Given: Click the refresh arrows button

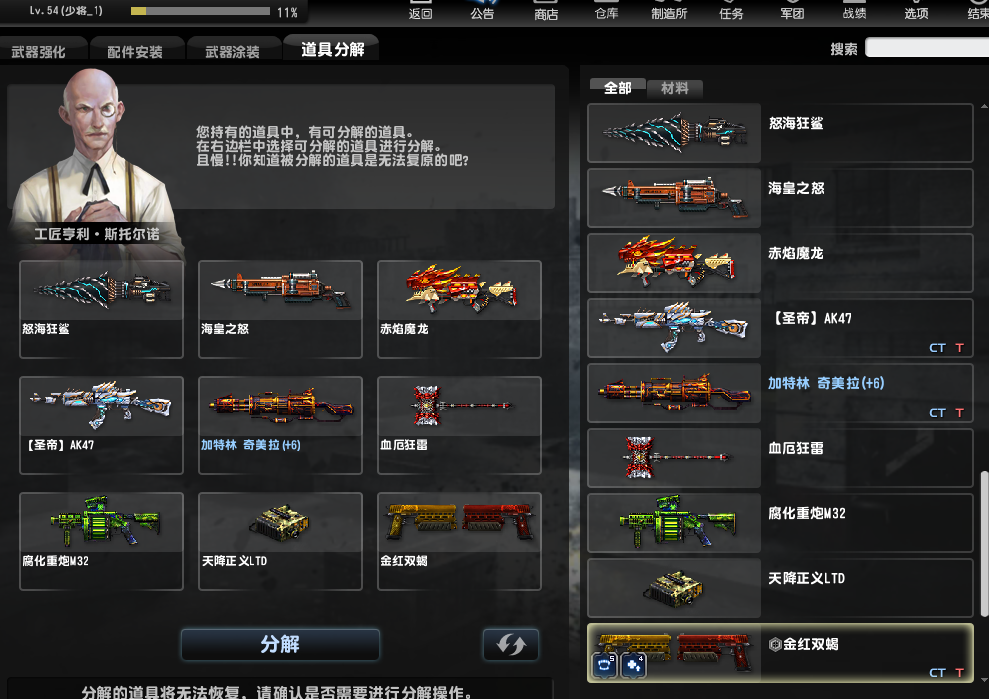Looking at the screenshot, I should point(510,645).
